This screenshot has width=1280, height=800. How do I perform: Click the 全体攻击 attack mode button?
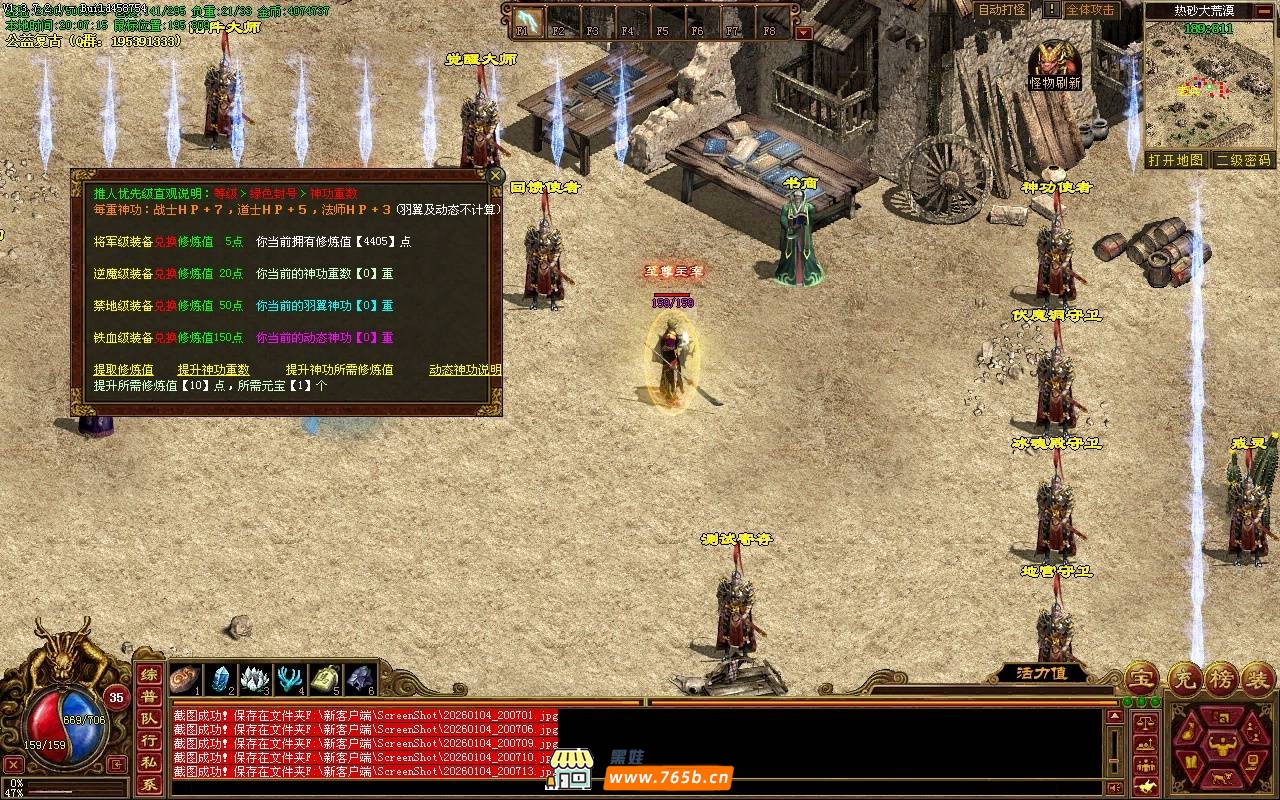[x=1090, y=10]
